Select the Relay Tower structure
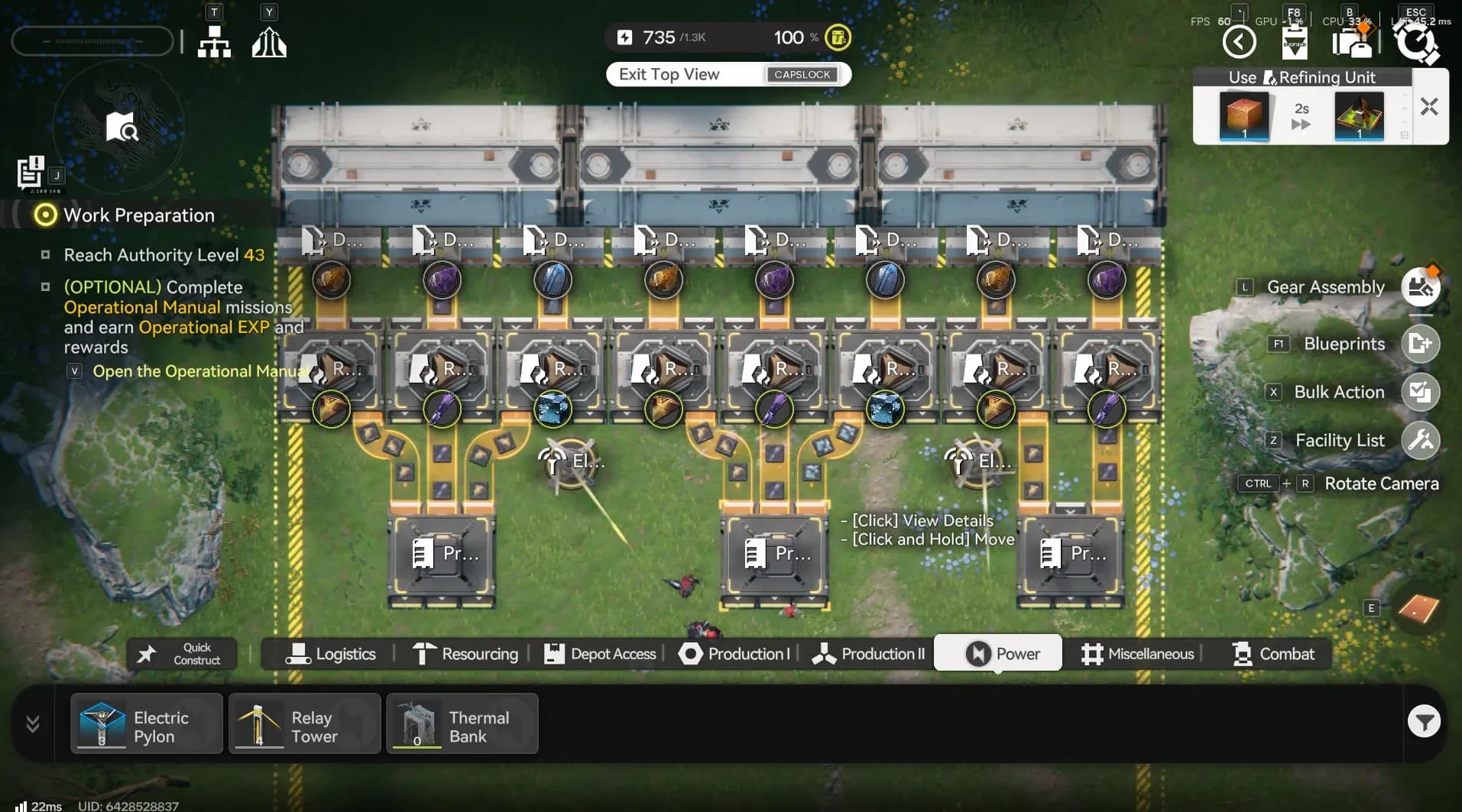Viewport: 1462px width, 812px height. coord(304,723)
